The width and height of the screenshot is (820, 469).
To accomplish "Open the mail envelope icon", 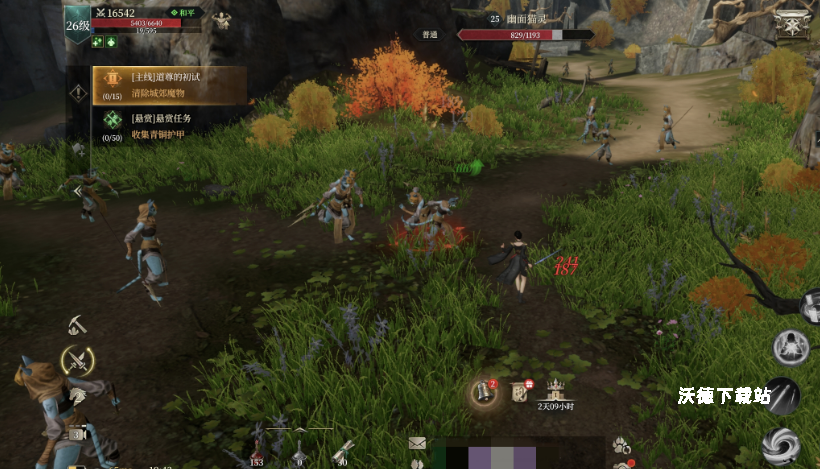I will click(417, 443).
